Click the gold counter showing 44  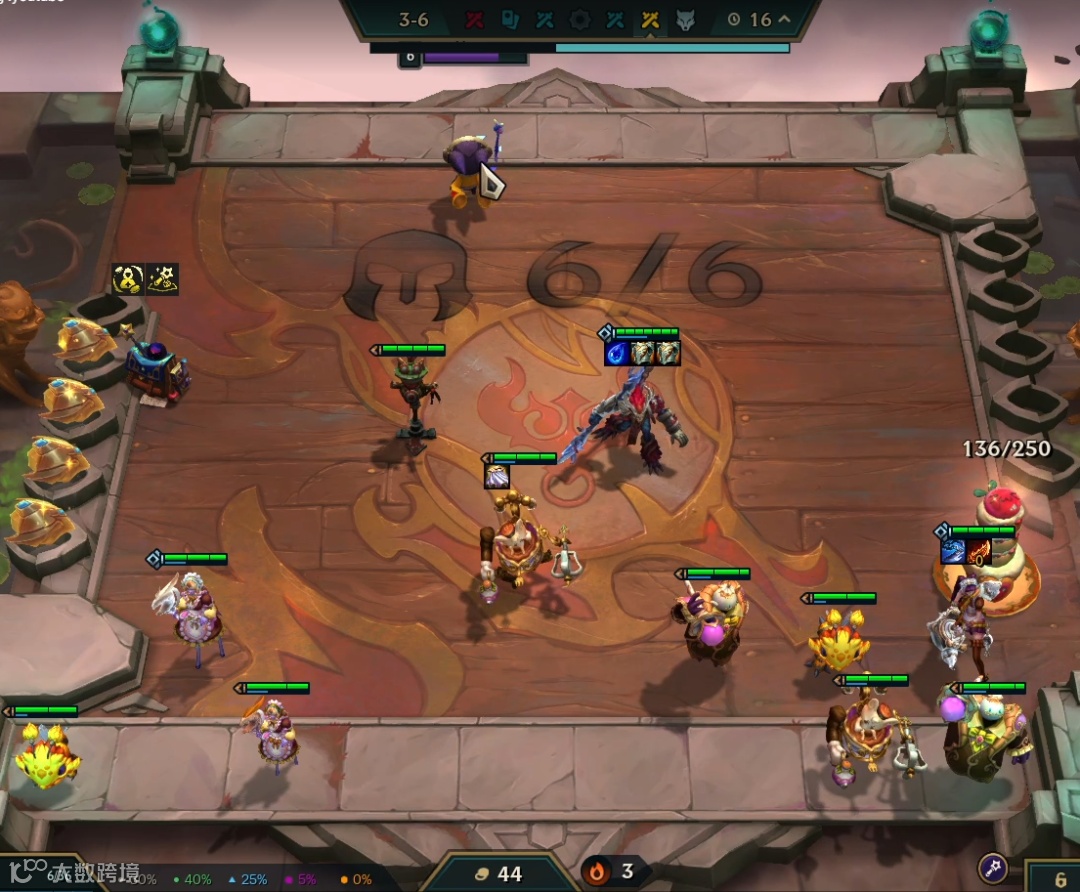coord(498,874)
